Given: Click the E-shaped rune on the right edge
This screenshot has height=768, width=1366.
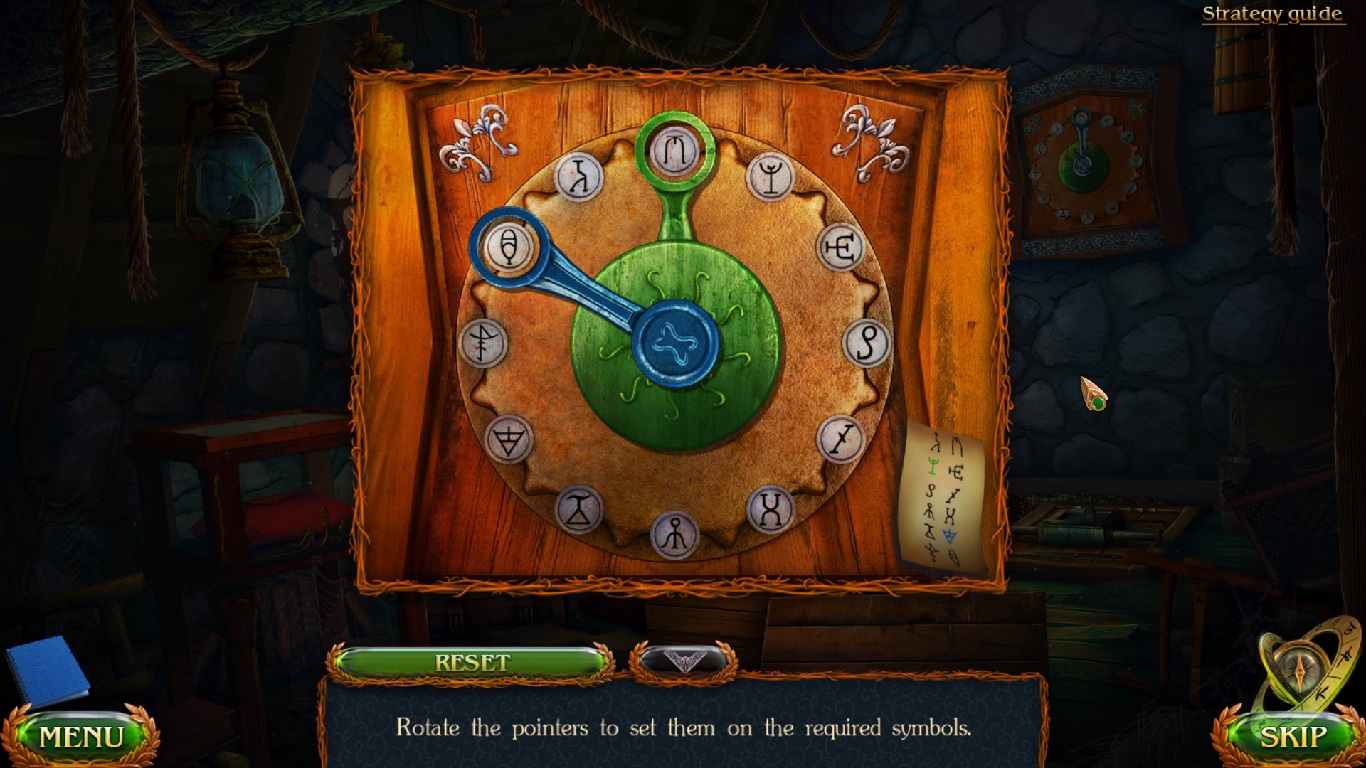Looking at the screenshot, I should (843, 246).
